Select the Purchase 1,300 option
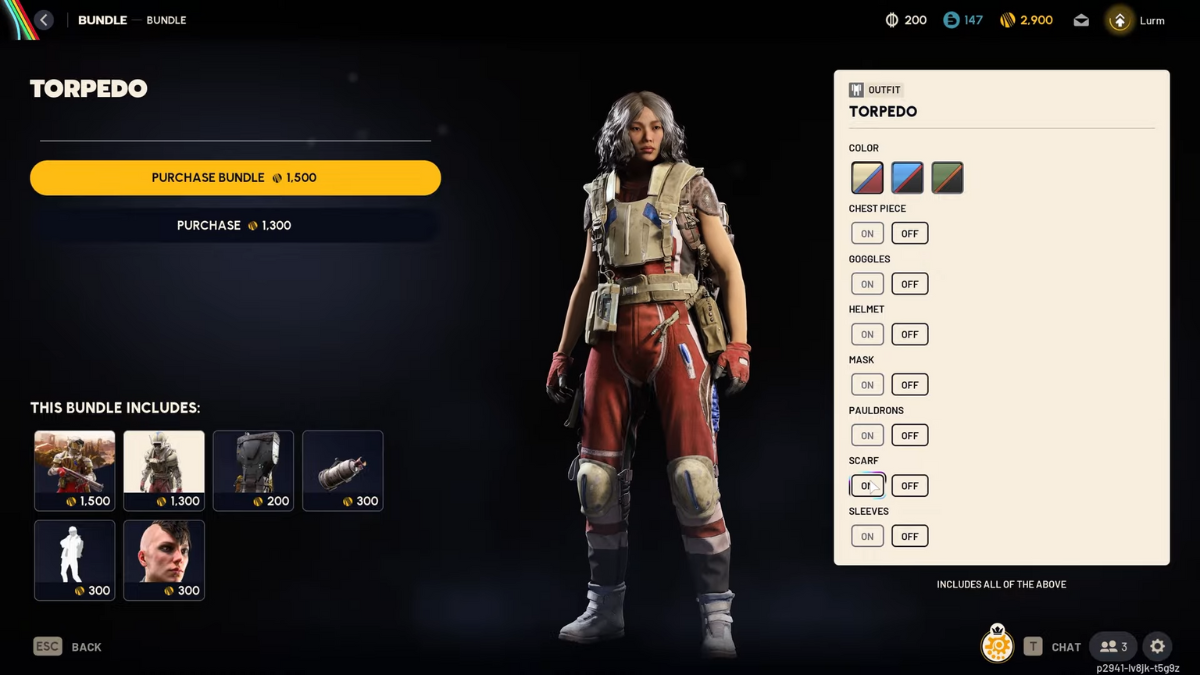The image size is (1200, 675). click(235, 226)
